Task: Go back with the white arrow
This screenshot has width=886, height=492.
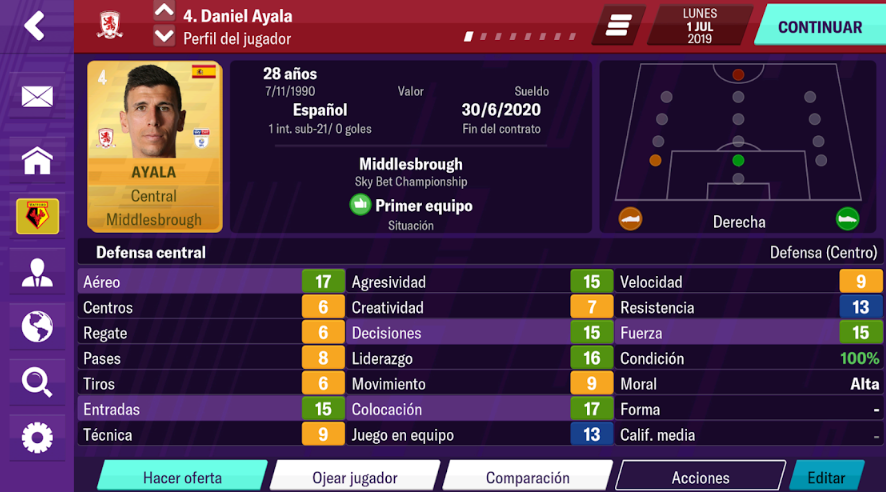Action: click(x=35, y=26)
